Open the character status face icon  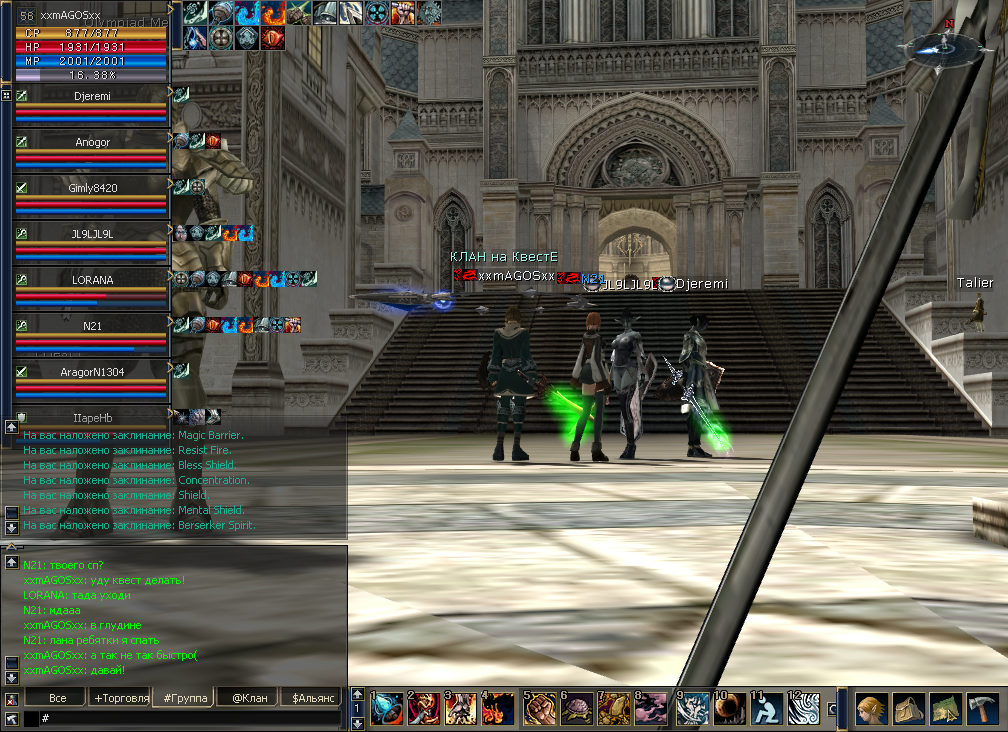pos(871,709)
